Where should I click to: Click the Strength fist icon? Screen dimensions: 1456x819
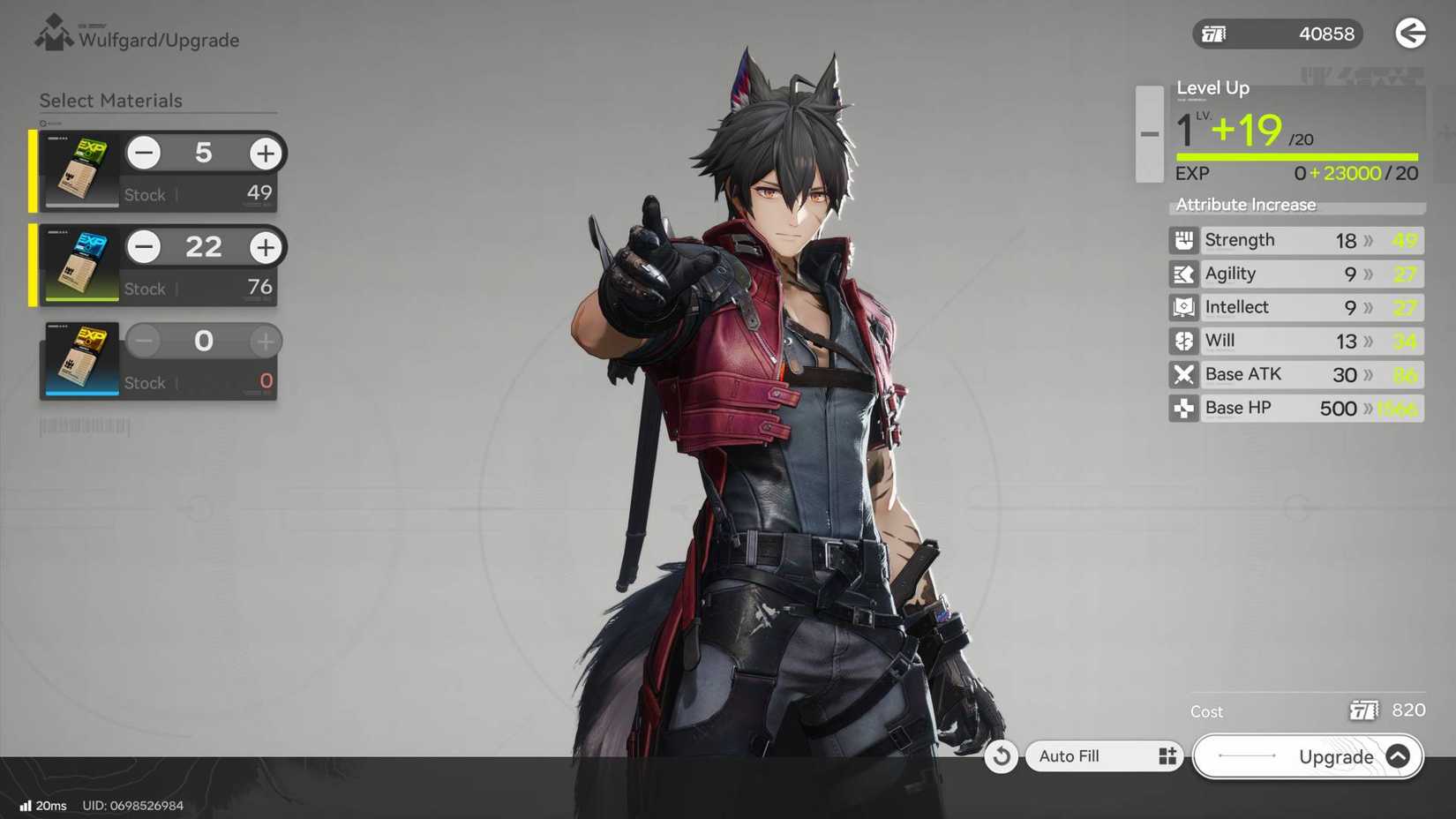click(x=1183, y=239)
